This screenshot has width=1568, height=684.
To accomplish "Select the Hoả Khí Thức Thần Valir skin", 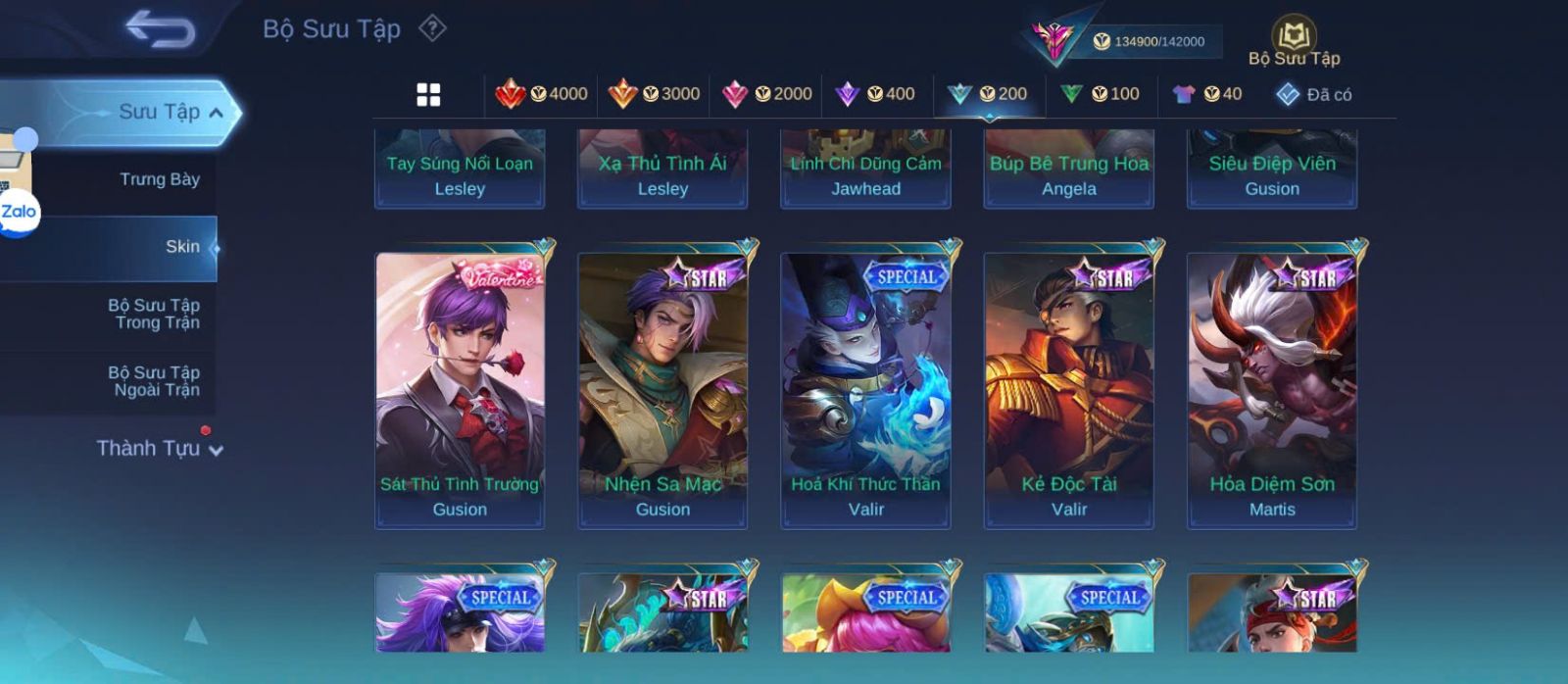I will [865, 389].
